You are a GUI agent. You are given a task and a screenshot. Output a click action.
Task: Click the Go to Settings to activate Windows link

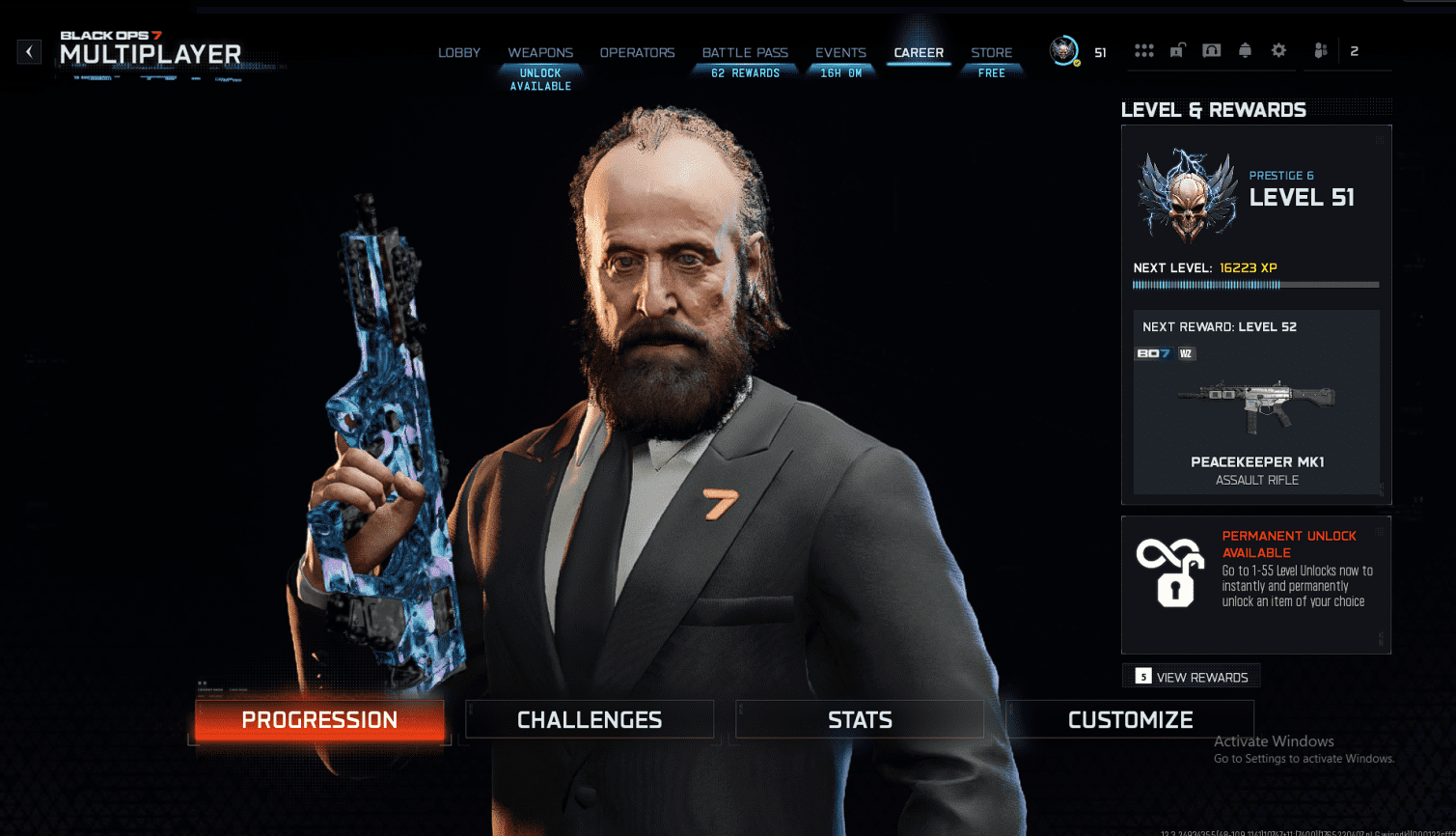pos(1305,759)
